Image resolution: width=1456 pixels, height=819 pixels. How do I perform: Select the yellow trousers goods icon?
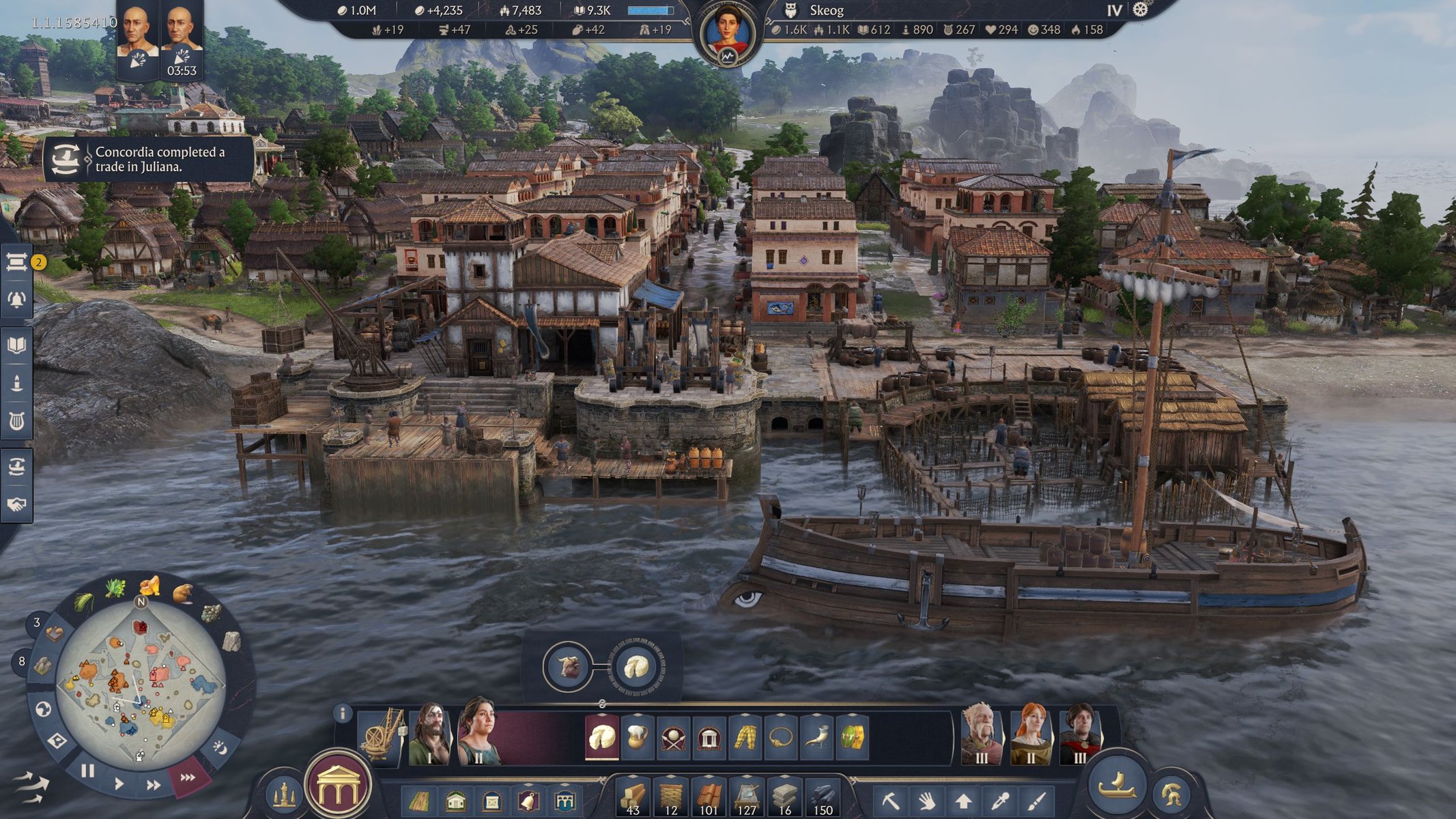click(x=745, y=737)
